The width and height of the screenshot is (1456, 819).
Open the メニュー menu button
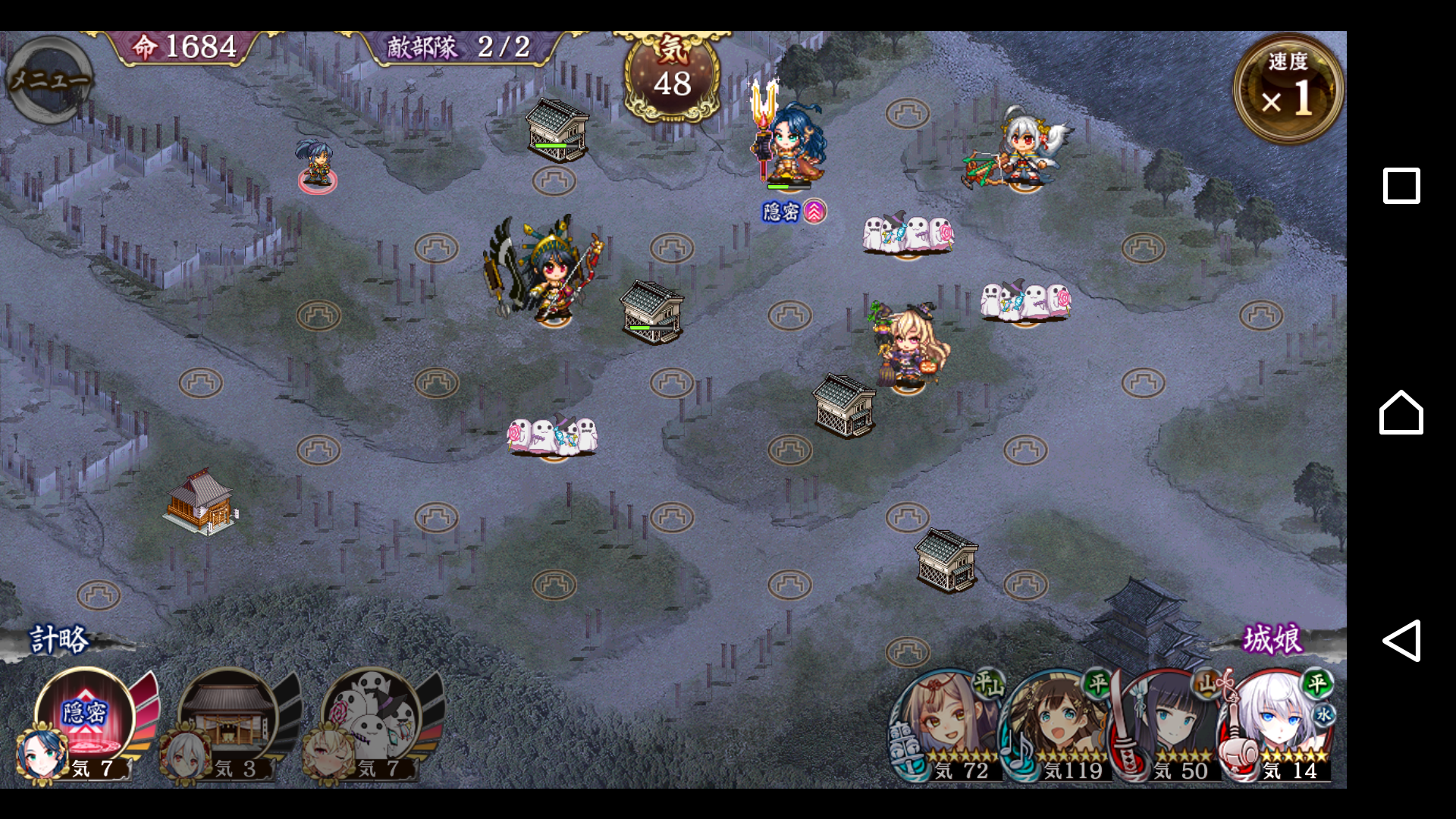[x=49, y=80]
